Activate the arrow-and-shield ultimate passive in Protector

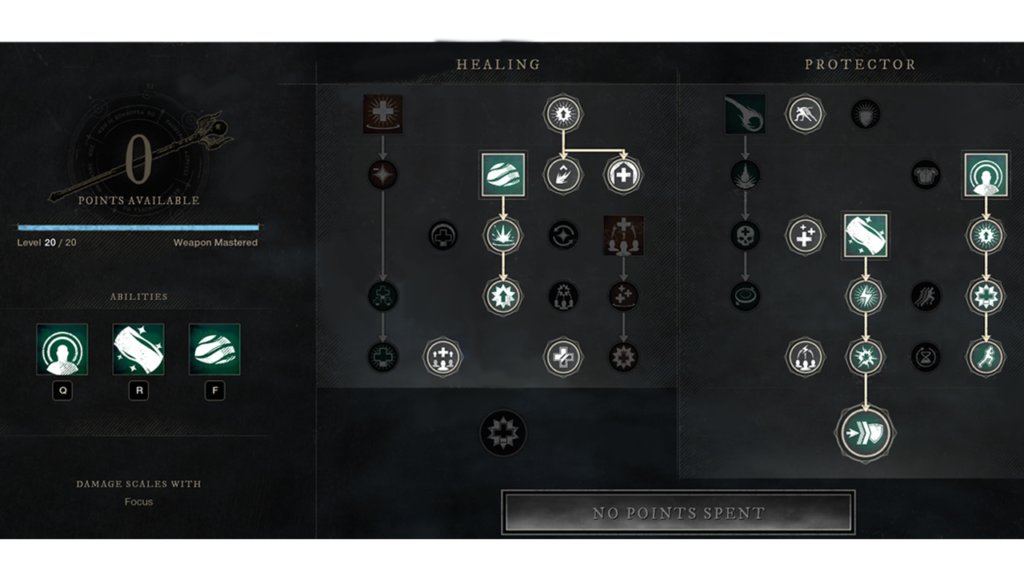[x=865, y=434]
